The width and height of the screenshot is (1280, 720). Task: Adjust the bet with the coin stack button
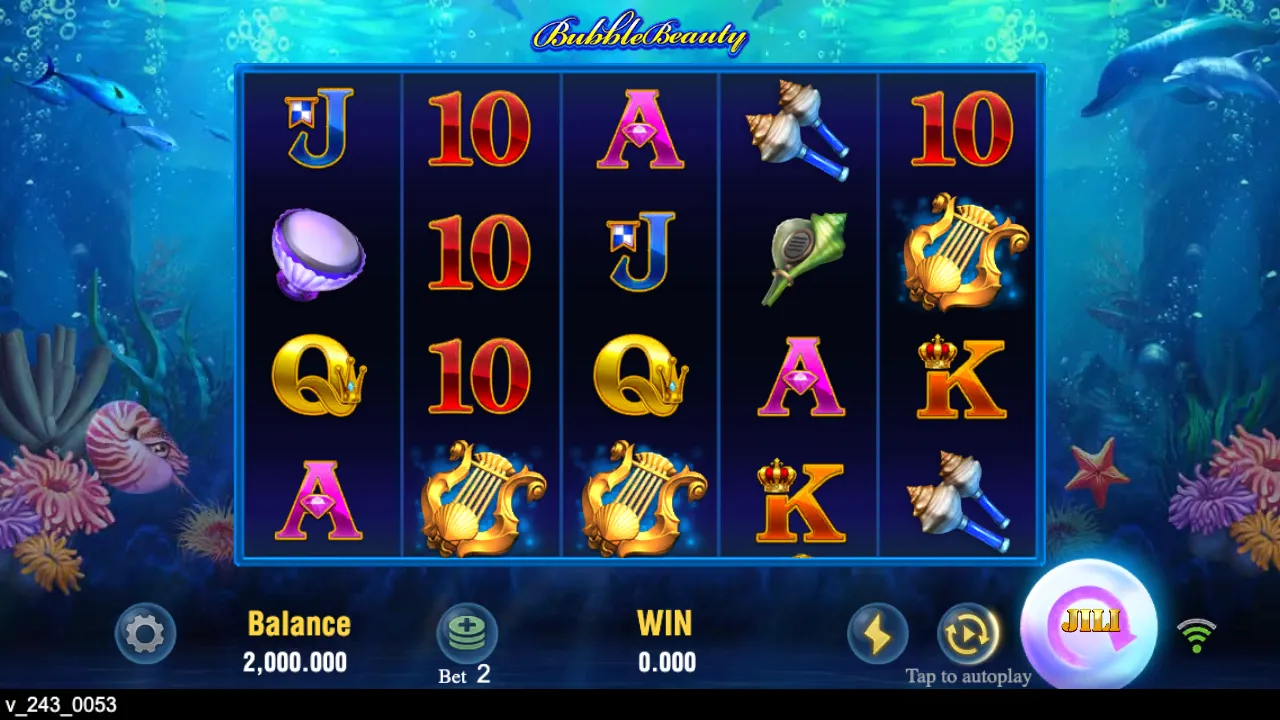click(x=467, y=633)
